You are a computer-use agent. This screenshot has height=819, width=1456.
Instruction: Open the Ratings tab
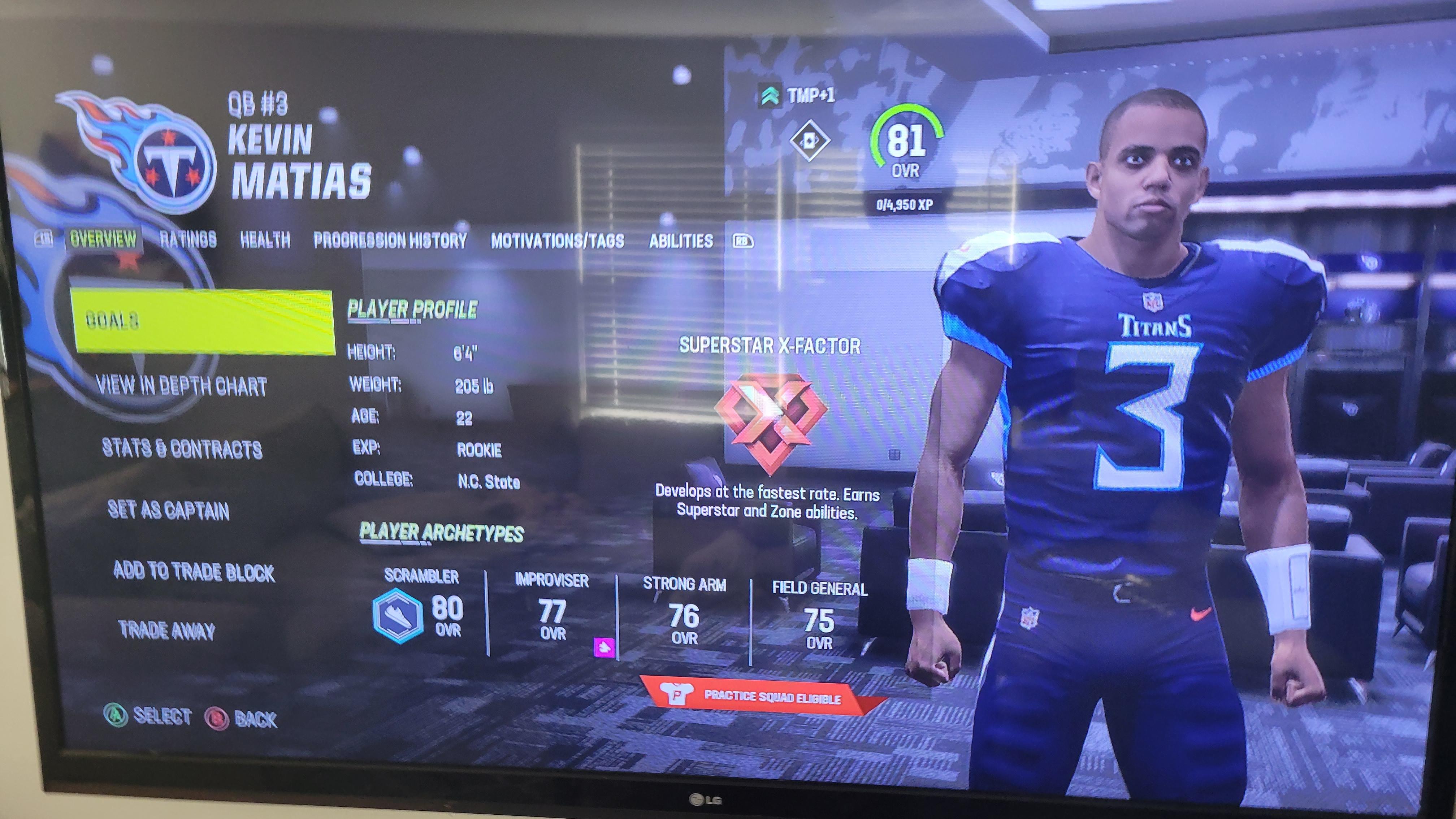(188, 240)
